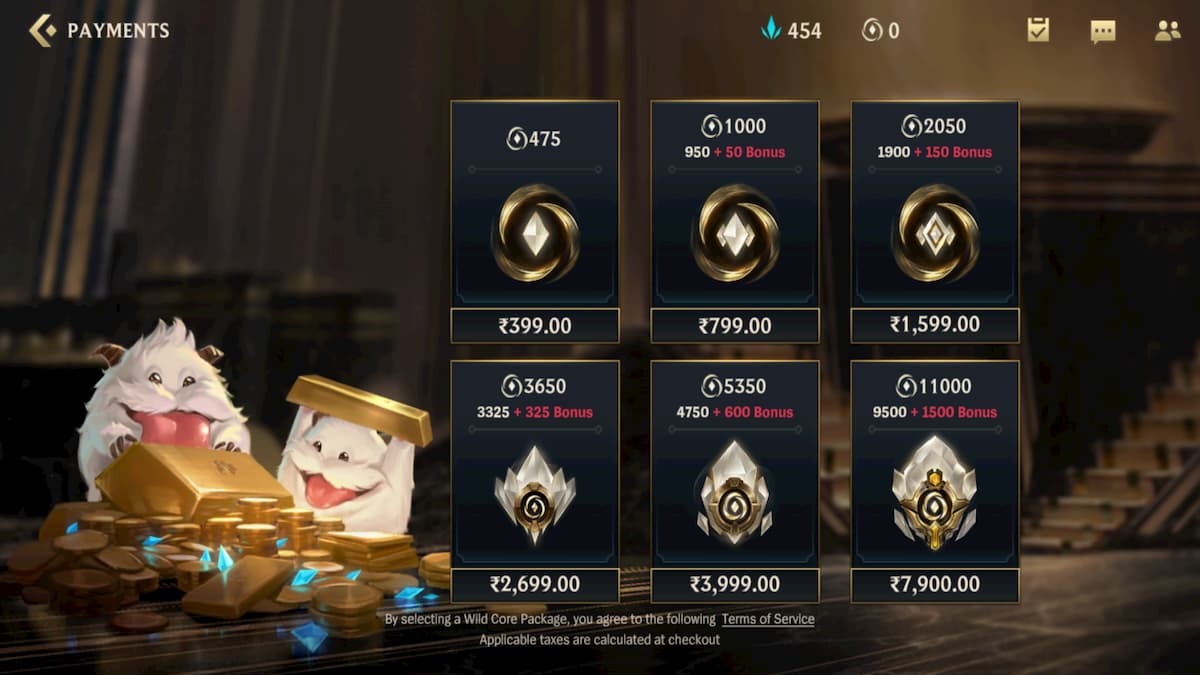Open the chat speech bubble icon
The height and width of the screenshot is (675, 1200).
coord(1103,31)
